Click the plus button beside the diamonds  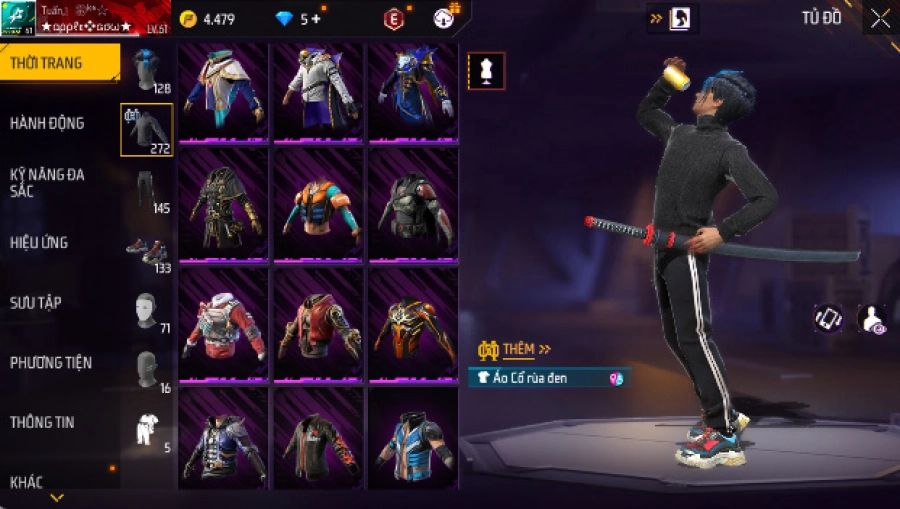point(316,19)
